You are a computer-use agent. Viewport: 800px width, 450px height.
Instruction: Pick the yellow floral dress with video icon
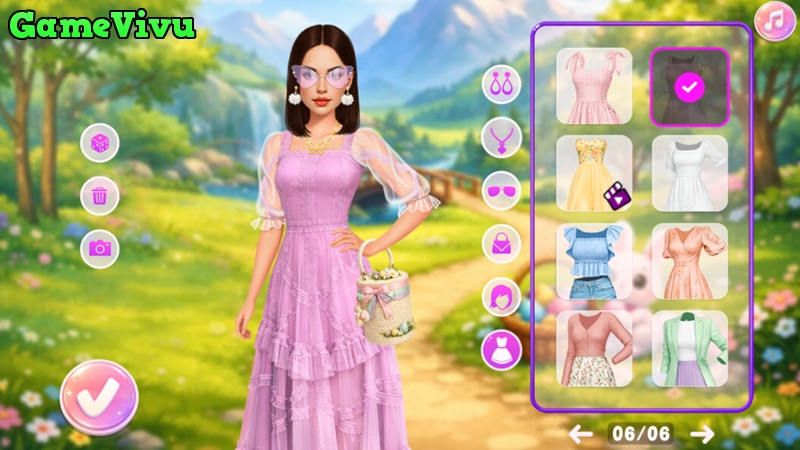(x=594, y=173)
